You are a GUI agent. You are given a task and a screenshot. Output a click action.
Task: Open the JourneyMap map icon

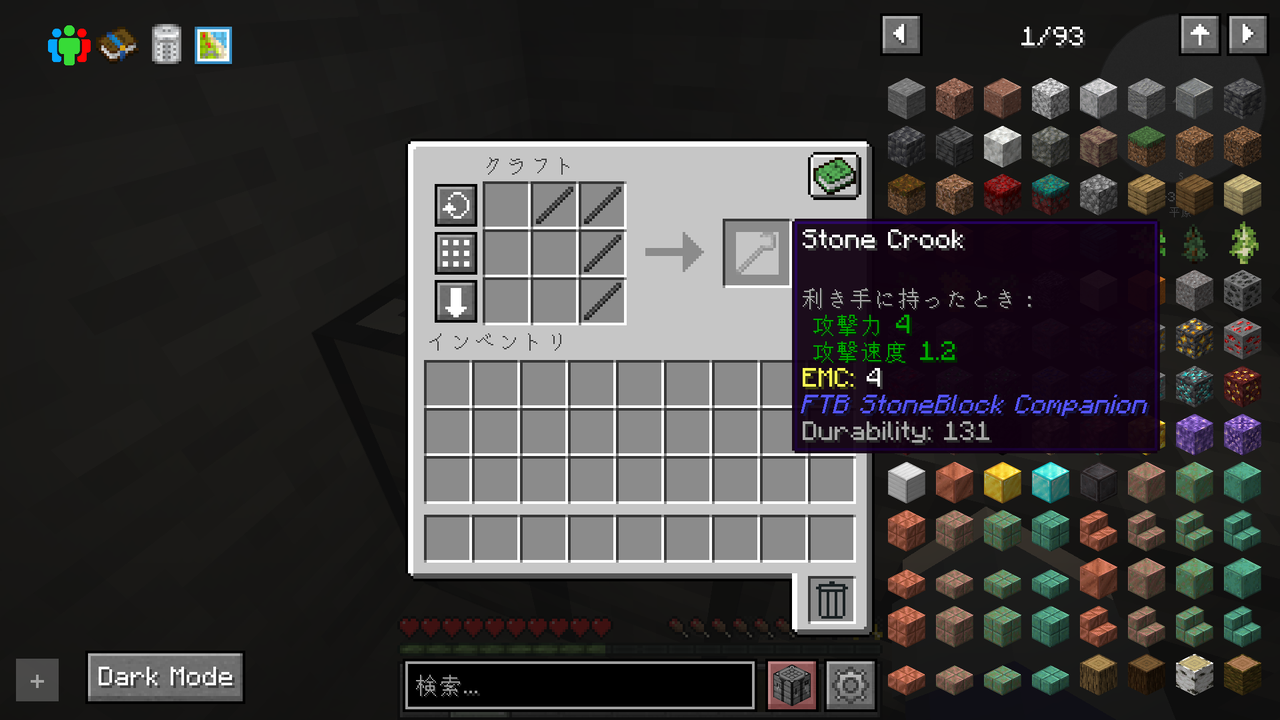point(213,44)
